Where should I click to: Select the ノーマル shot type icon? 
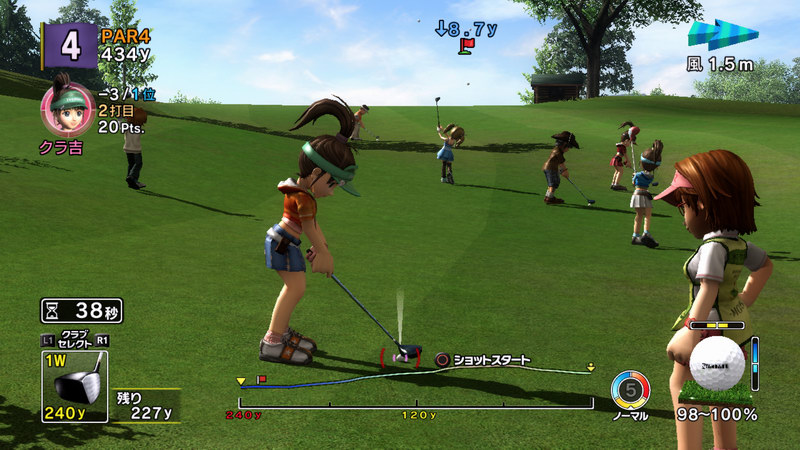(x=630, y=389)
